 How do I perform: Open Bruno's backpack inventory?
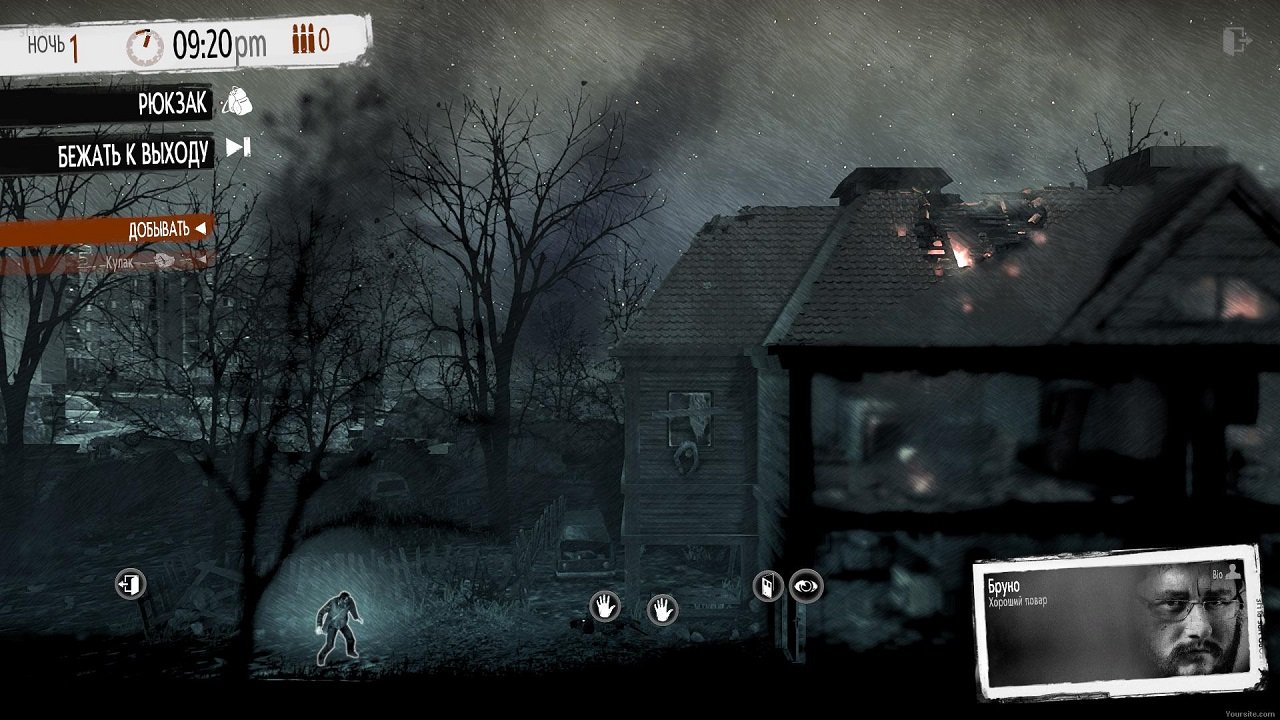(238, 102)
